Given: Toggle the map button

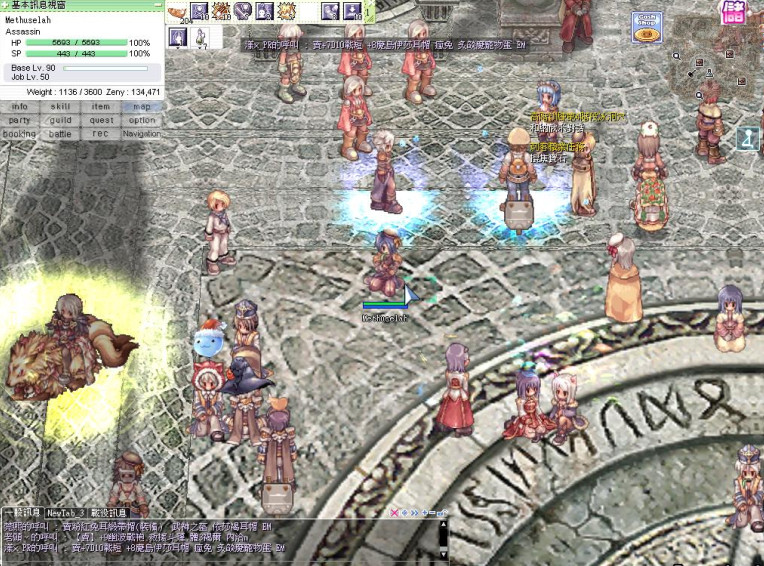Looking at the screenshot, I should (x=142, y=106).
